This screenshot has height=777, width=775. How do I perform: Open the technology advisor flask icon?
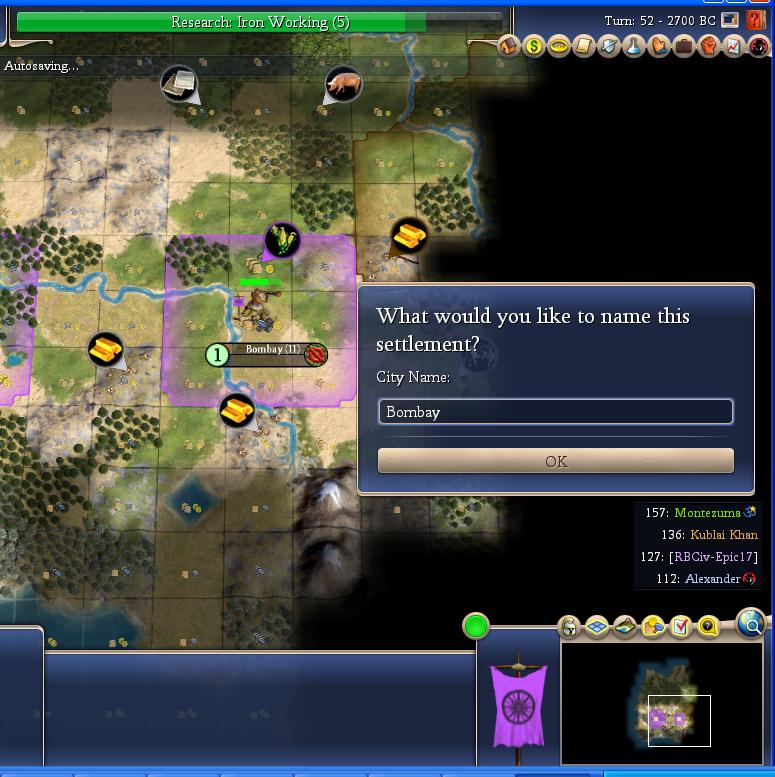[634, 46]
